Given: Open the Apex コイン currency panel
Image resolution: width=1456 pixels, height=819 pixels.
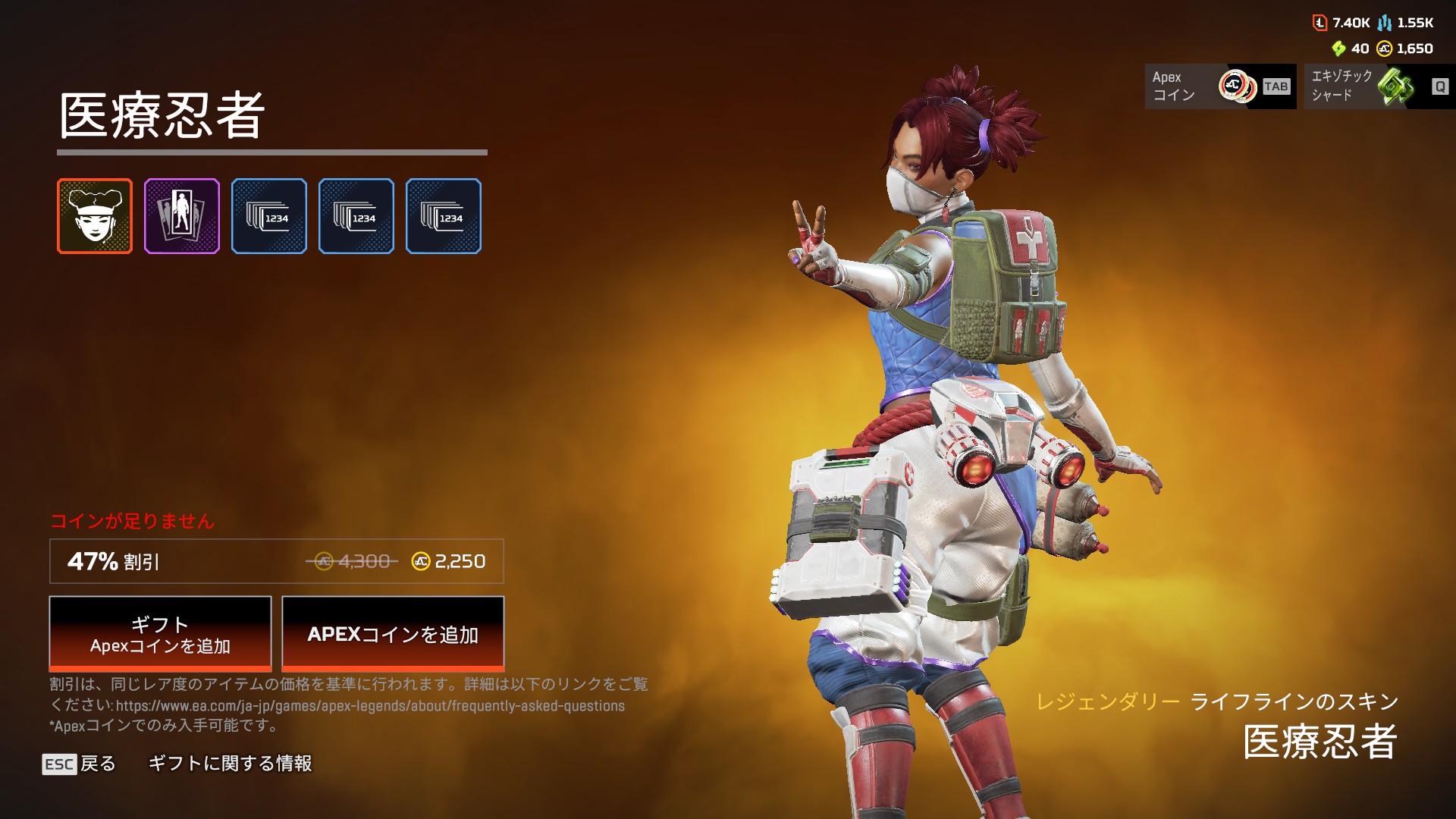Looking at the screenshot, I should click(1219, 86).
